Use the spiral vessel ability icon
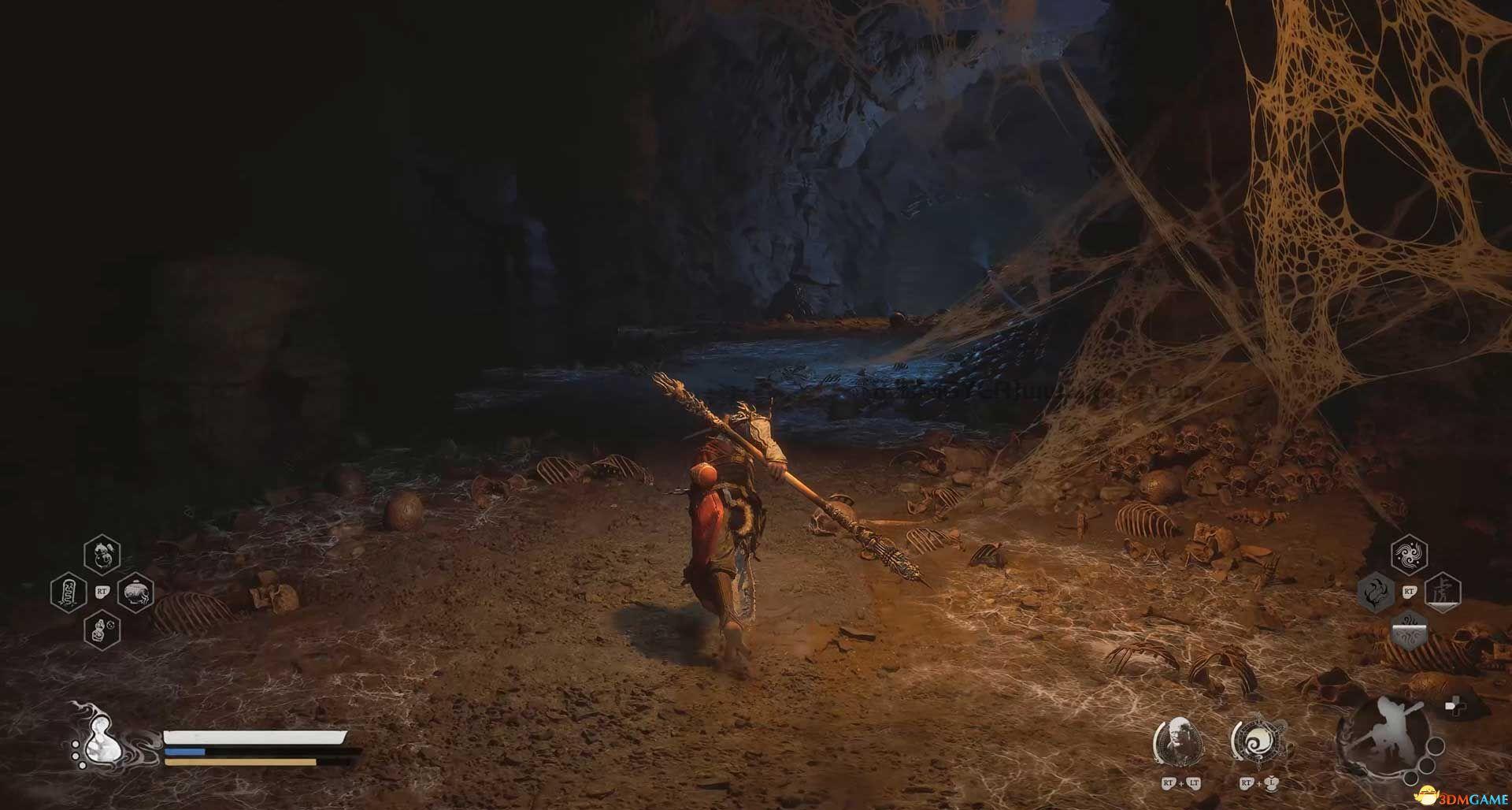Screen dimensions: 1512x810 tap(1258, 741)
